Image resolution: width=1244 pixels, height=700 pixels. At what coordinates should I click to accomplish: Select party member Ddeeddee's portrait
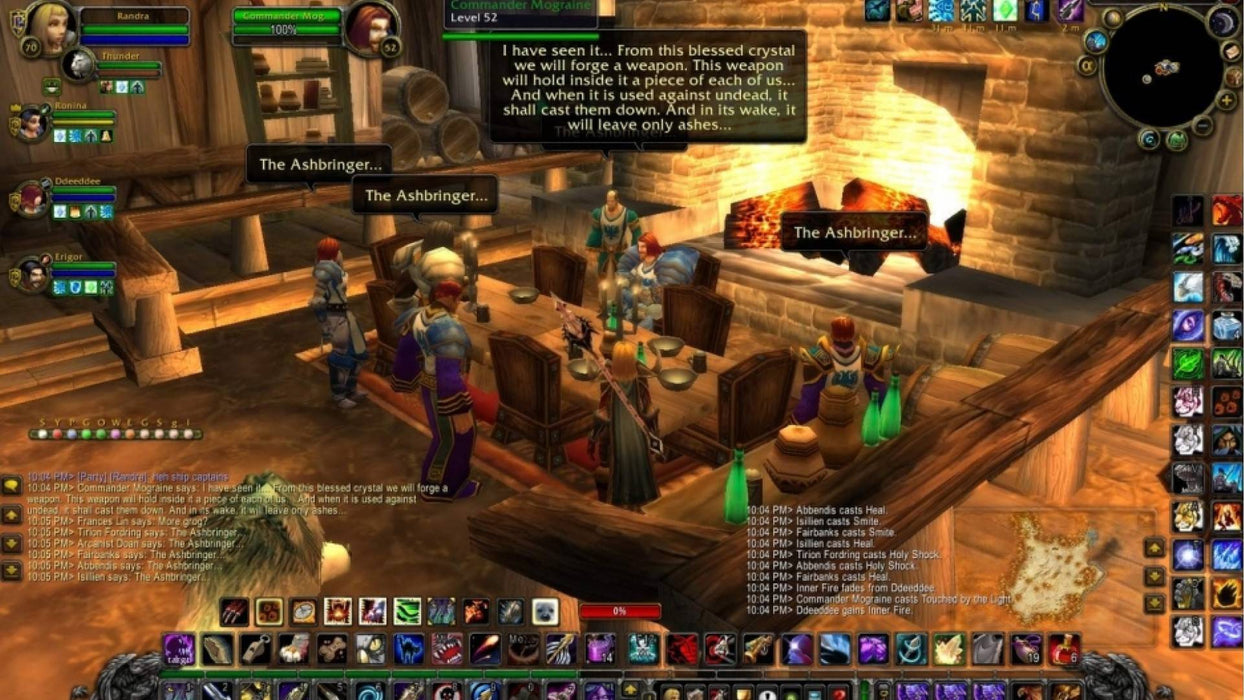tap(31, 198)
